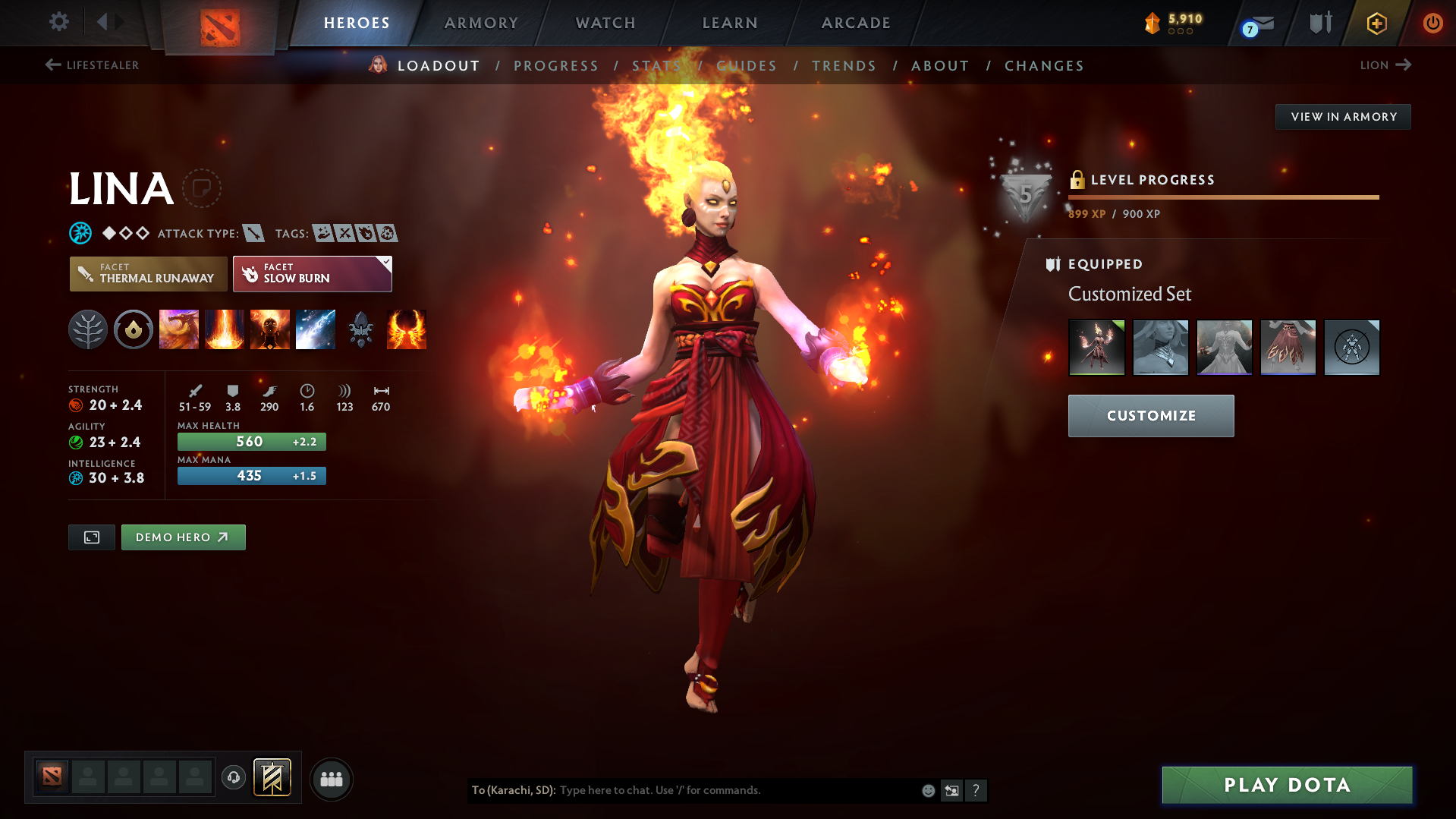
Task: Click the Dota Plus hexagon icon
Action: click(x=1376, y=23)
